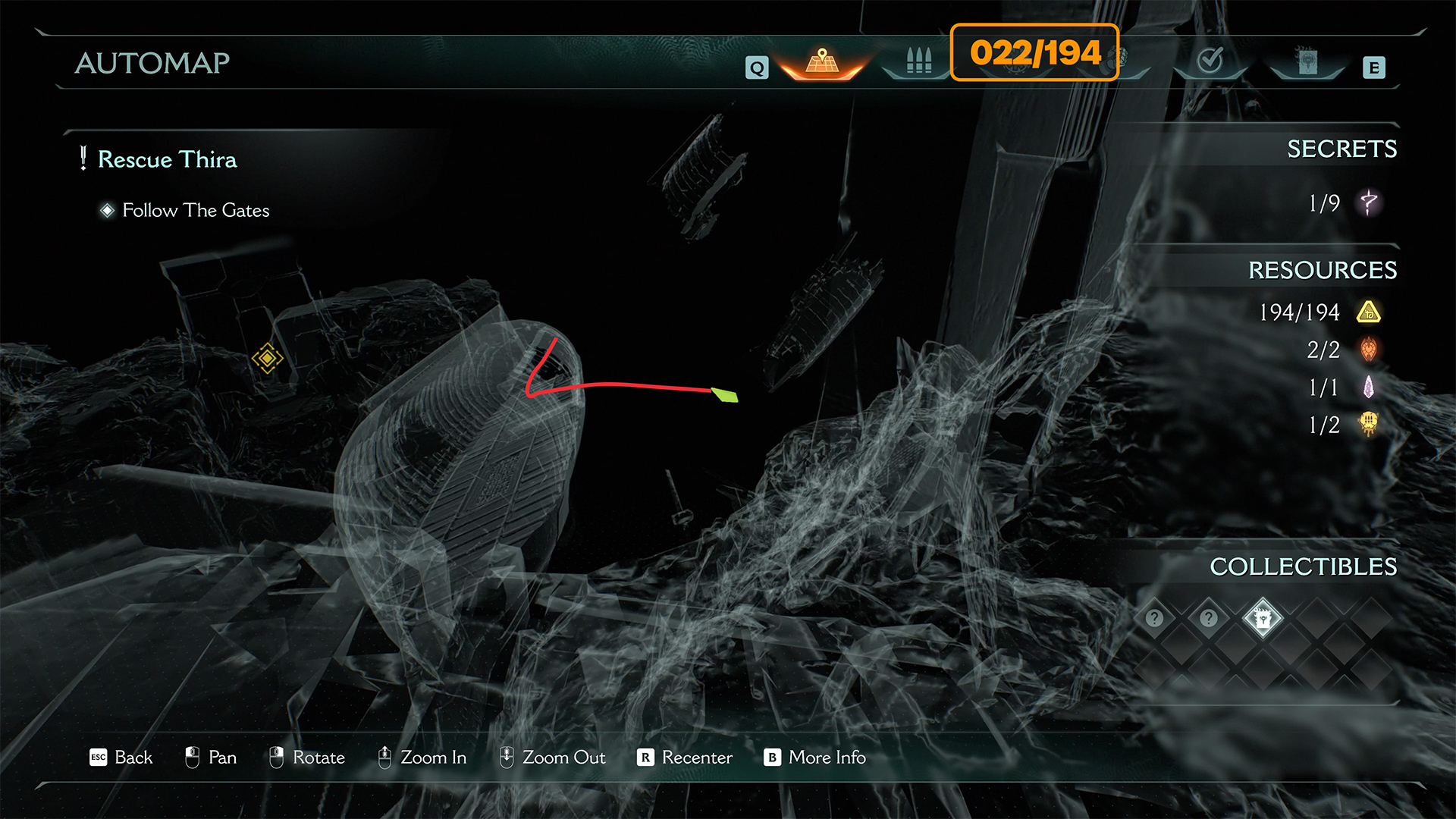Select the Follow The Gates objective step
This screenshot has width=1456, height=819.
195,210
